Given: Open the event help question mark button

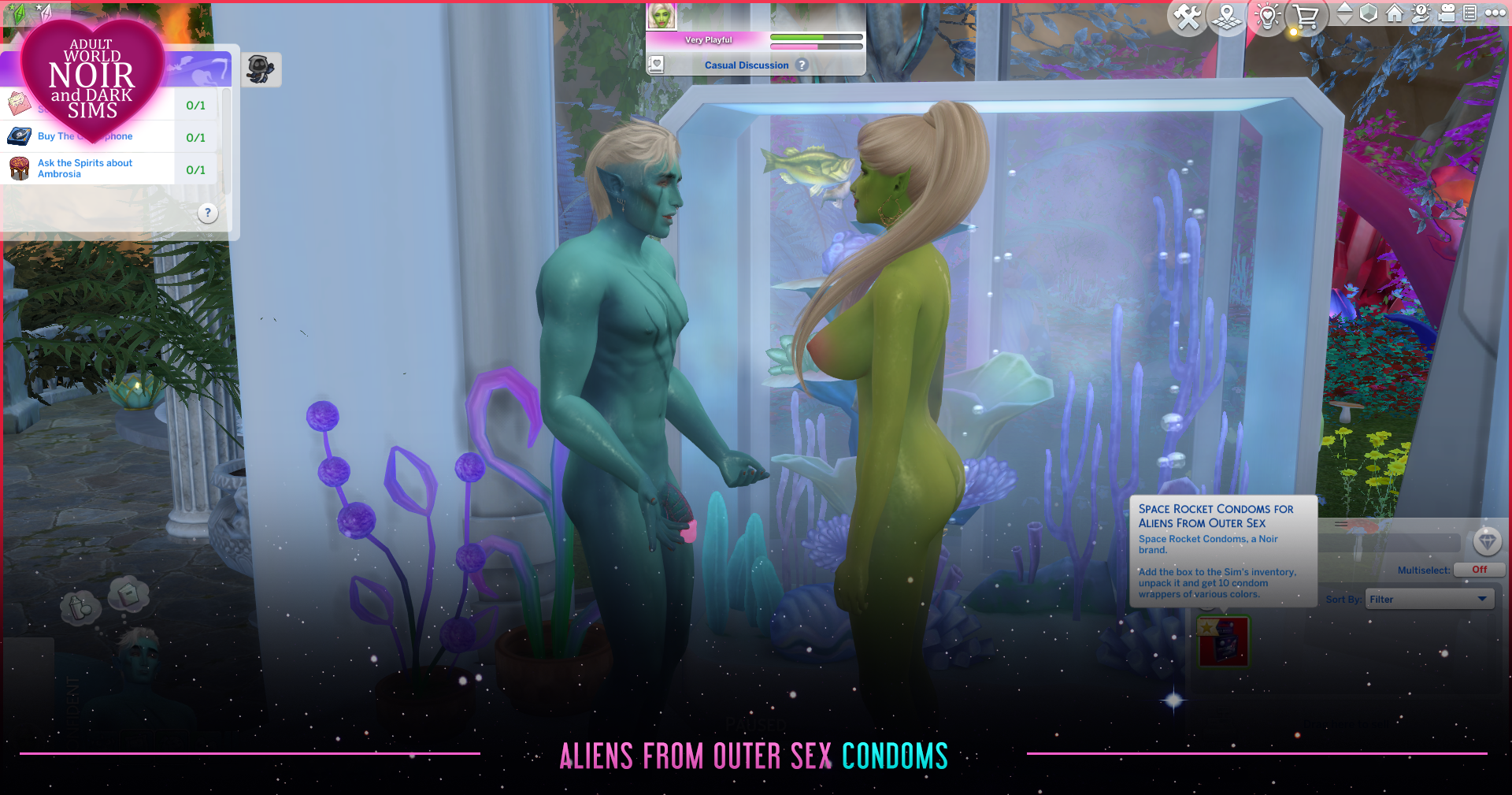Looking at the screenshot, I should (x=208, y=213).
